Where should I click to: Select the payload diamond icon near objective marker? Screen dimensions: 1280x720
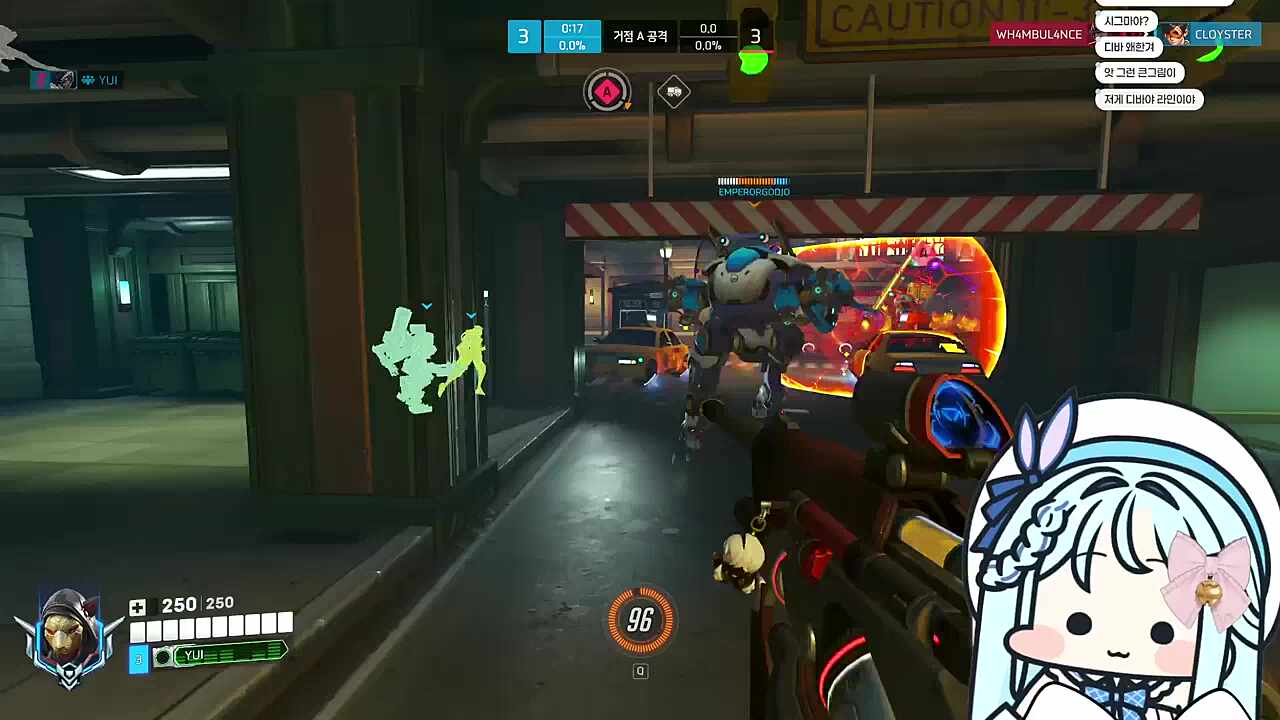(674, 92)
